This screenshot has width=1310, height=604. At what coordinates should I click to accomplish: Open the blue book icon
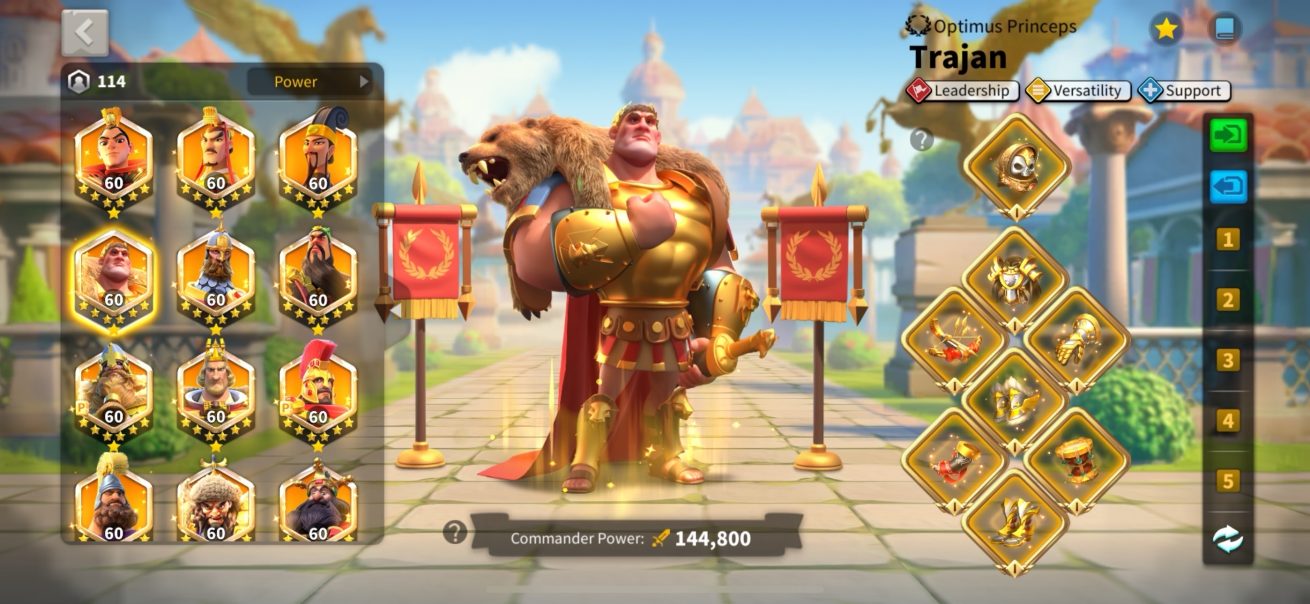tap(1224, 29)
